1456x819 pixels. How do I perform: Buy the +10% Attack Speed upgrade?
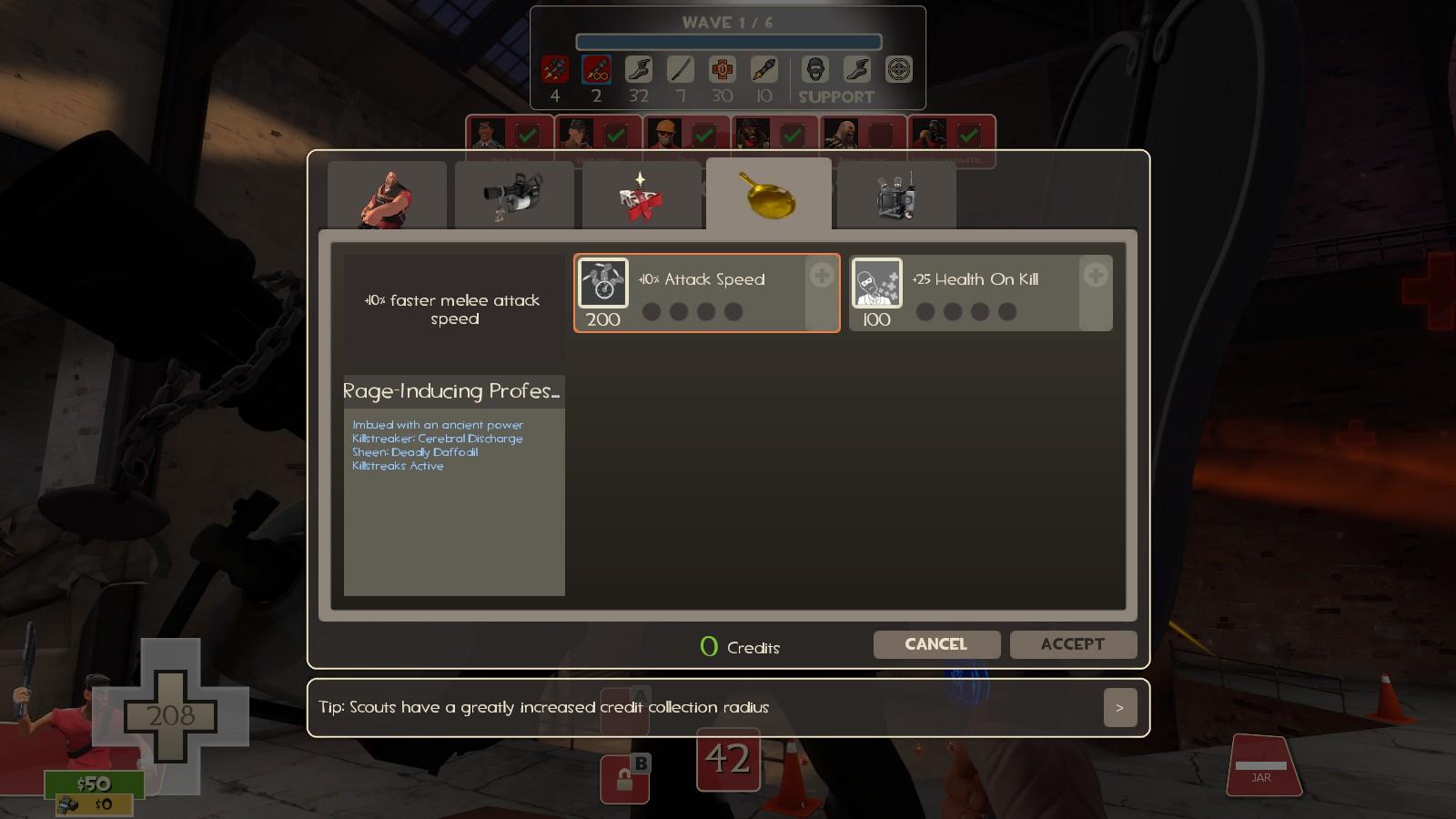(821, 276)
